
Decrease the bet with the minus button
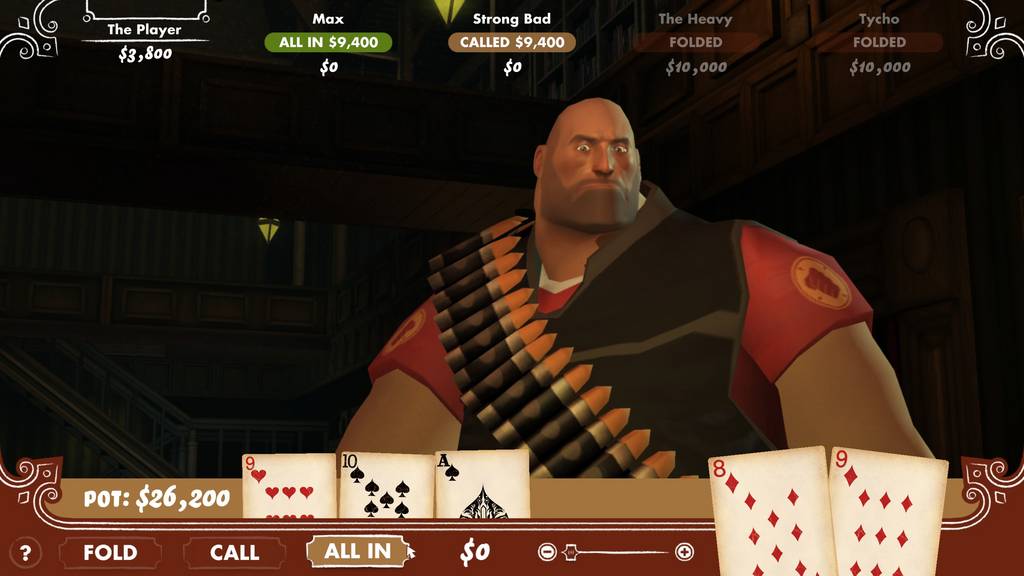point(547,551)
